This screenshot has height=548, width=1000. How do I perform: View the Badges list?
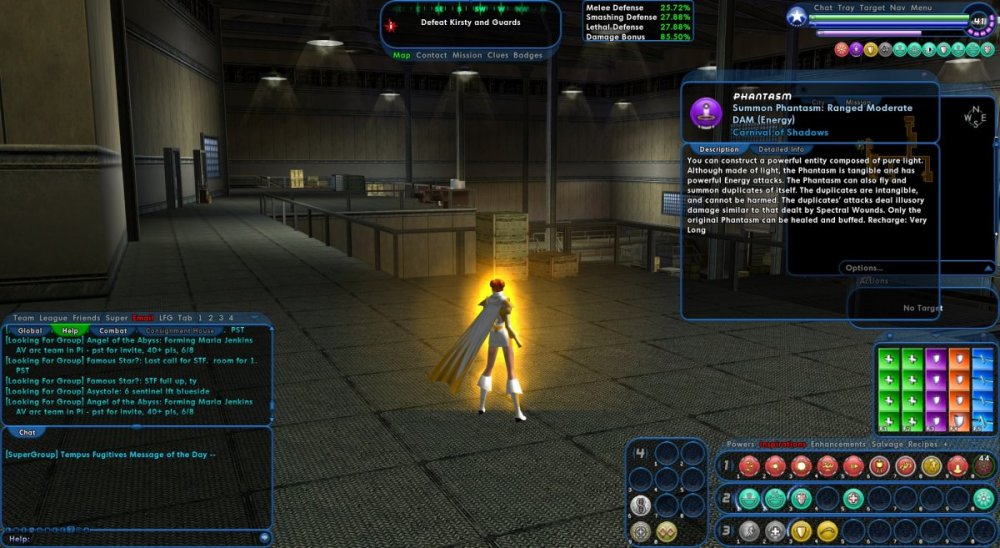[x=528, y=56]
